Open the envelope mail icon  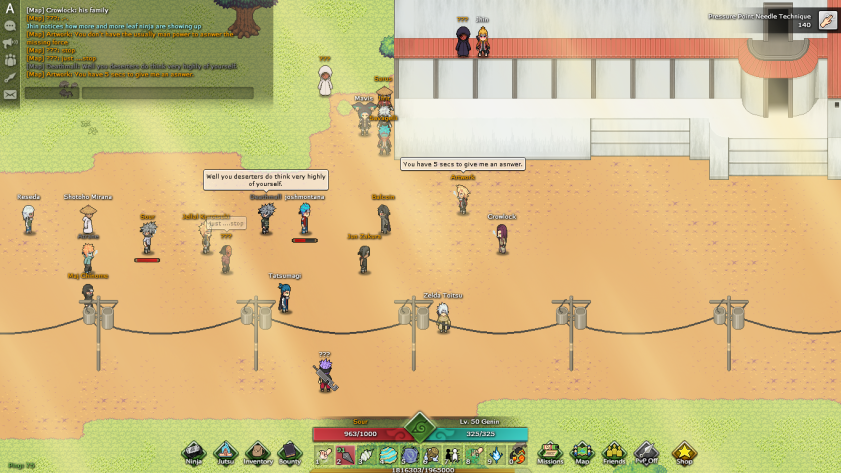point(10,94)
